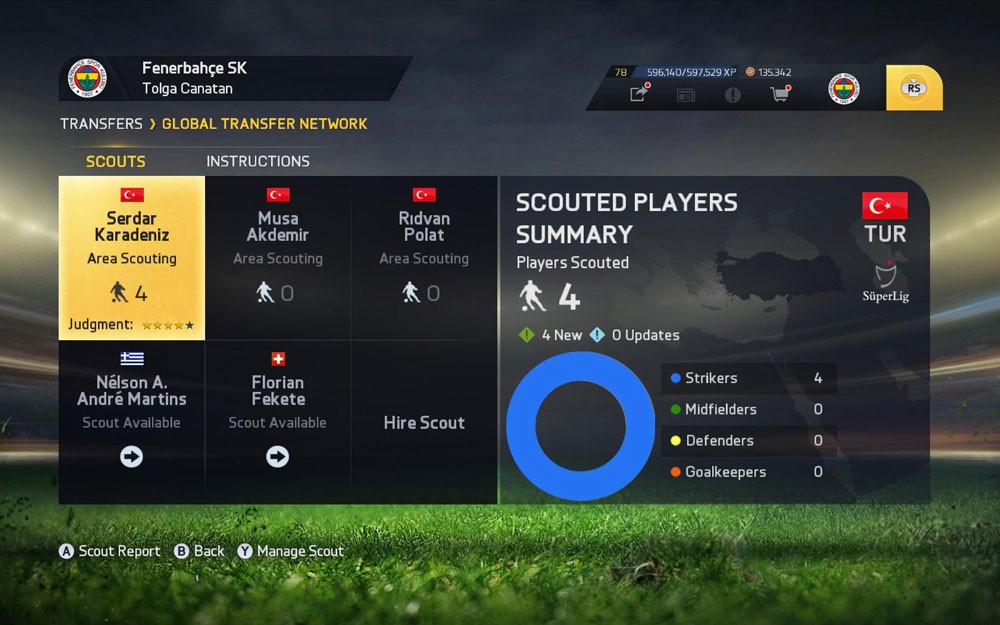Viewport: 1000px width, 625px height.
Task: Select the Strikers legend row
Action: tap(748, 378)
